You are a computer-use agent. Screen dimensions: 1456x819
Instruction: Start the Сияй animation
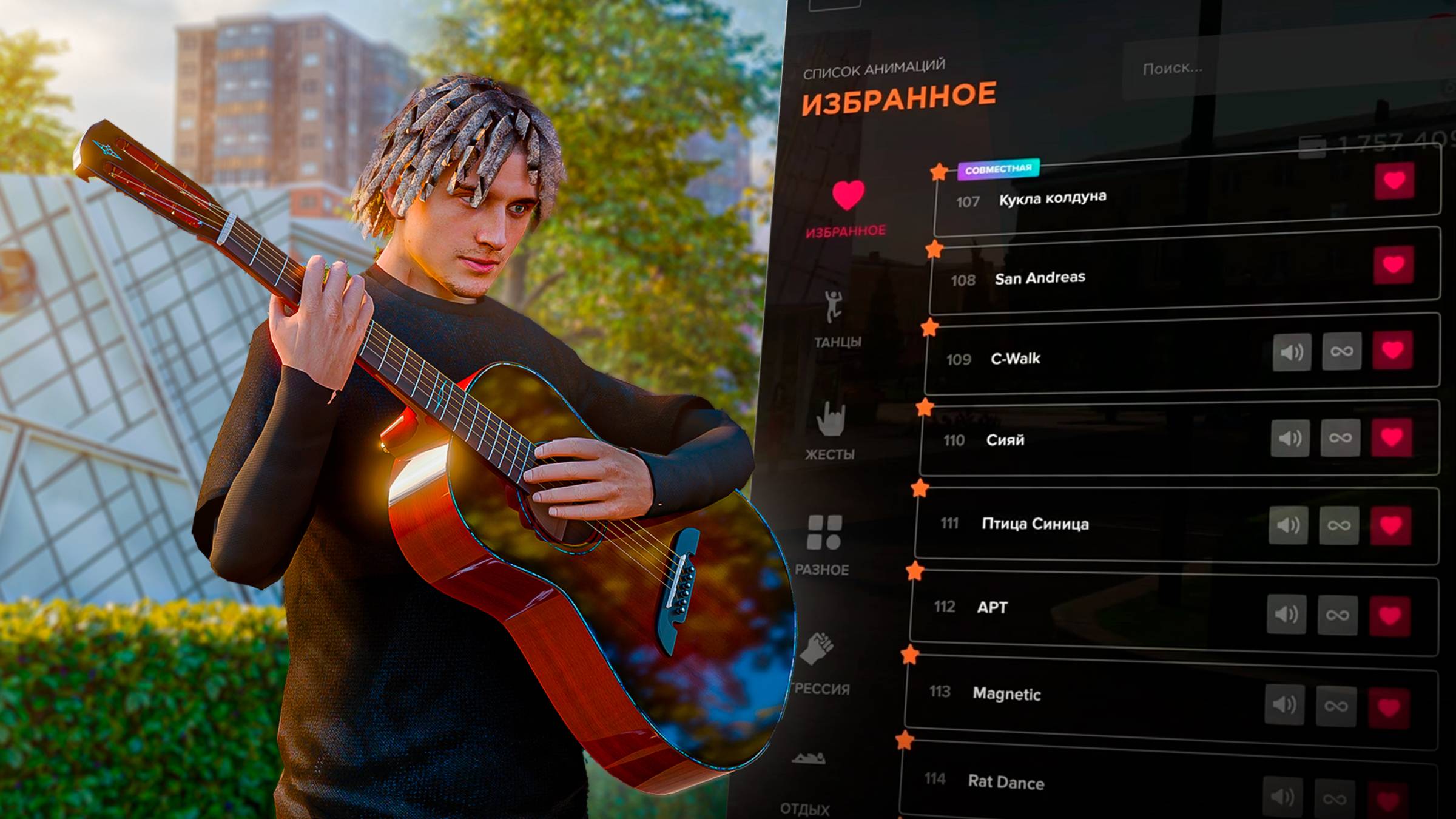(x=1005, y=440)
